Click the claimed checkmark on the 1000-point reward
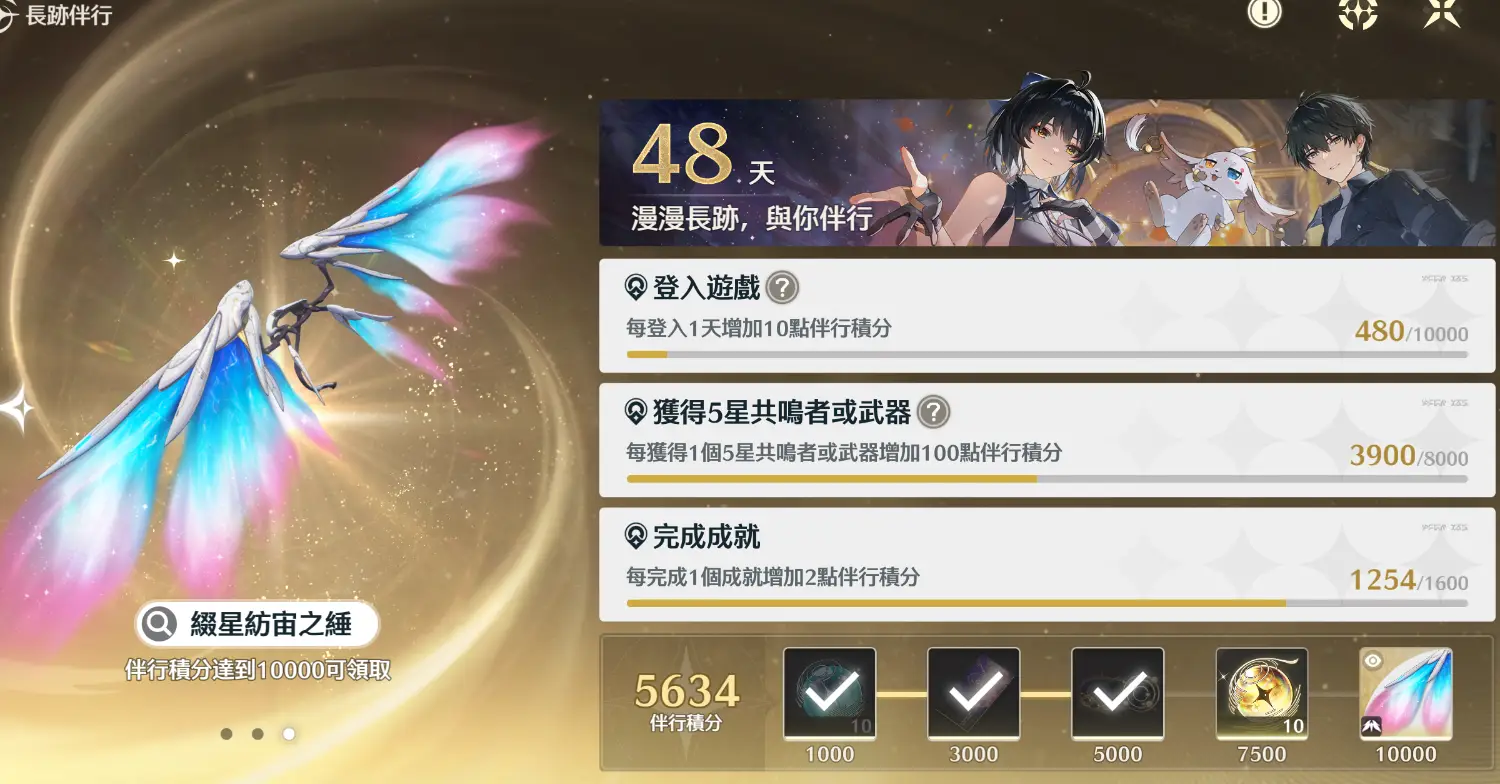 [830, 692]
